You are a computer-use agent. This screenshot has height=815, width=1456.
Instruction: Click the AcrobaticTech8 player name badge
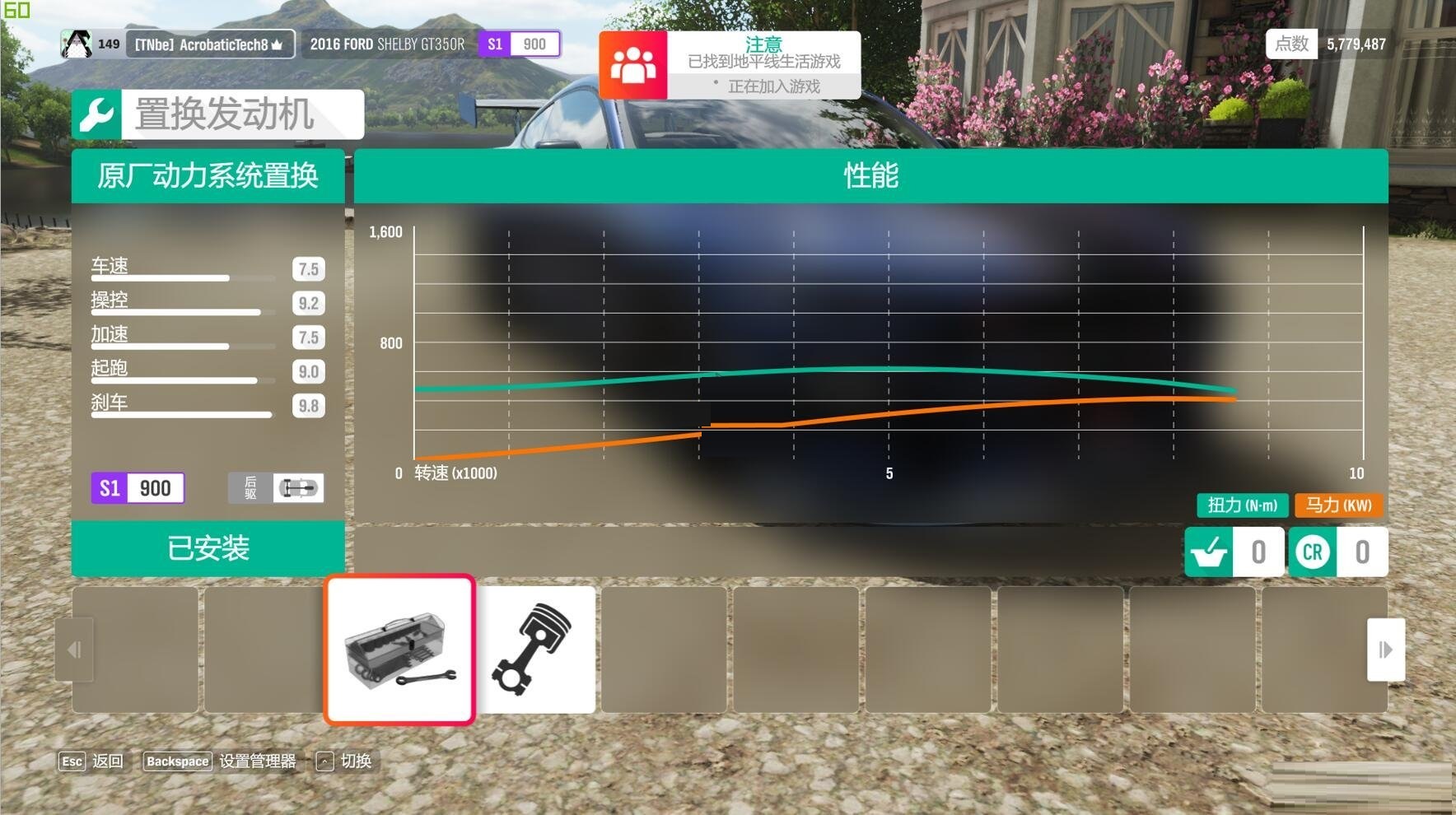pos(208,44)
